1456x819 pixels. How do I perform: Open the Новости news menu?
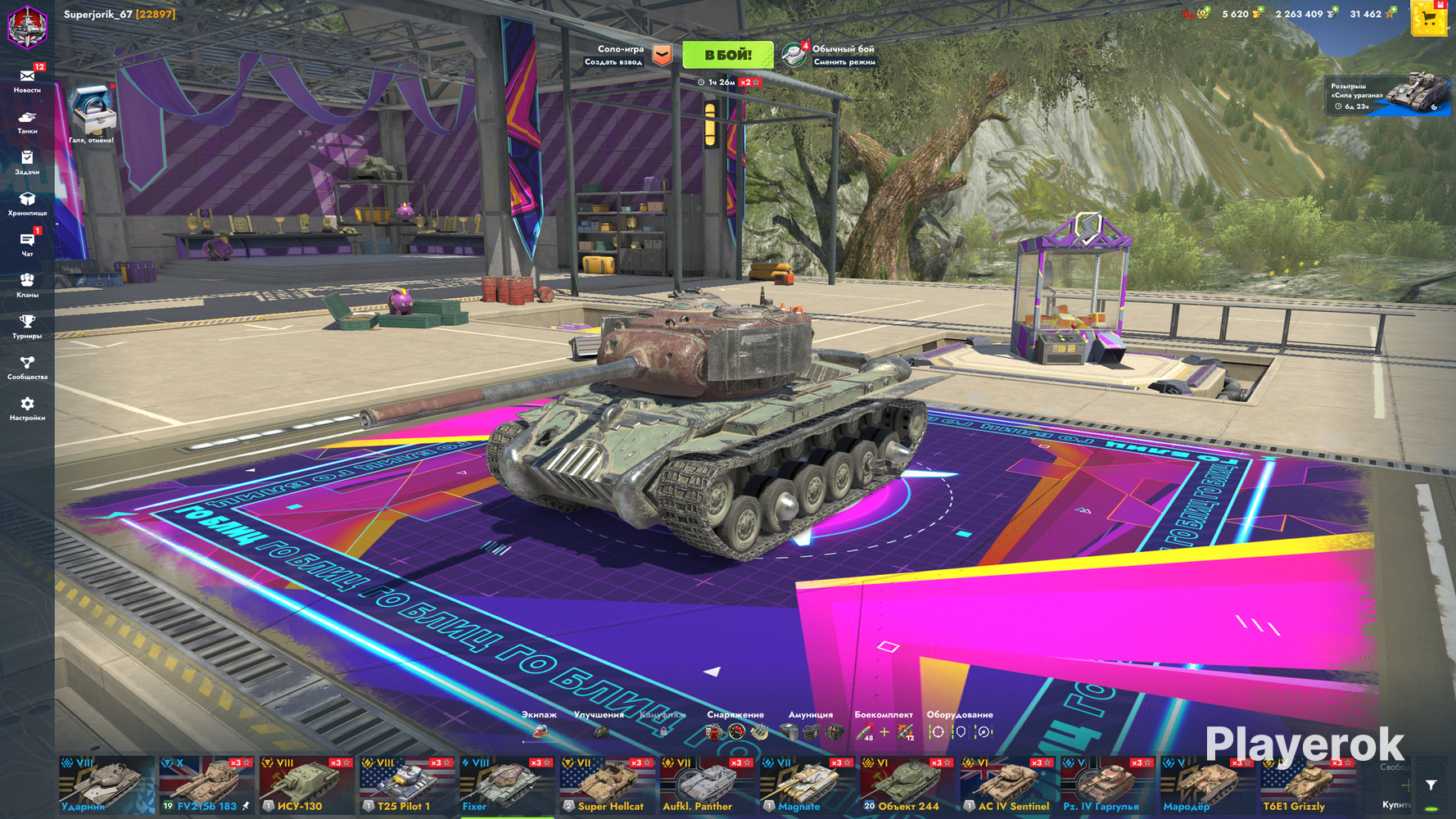point(27,79)
